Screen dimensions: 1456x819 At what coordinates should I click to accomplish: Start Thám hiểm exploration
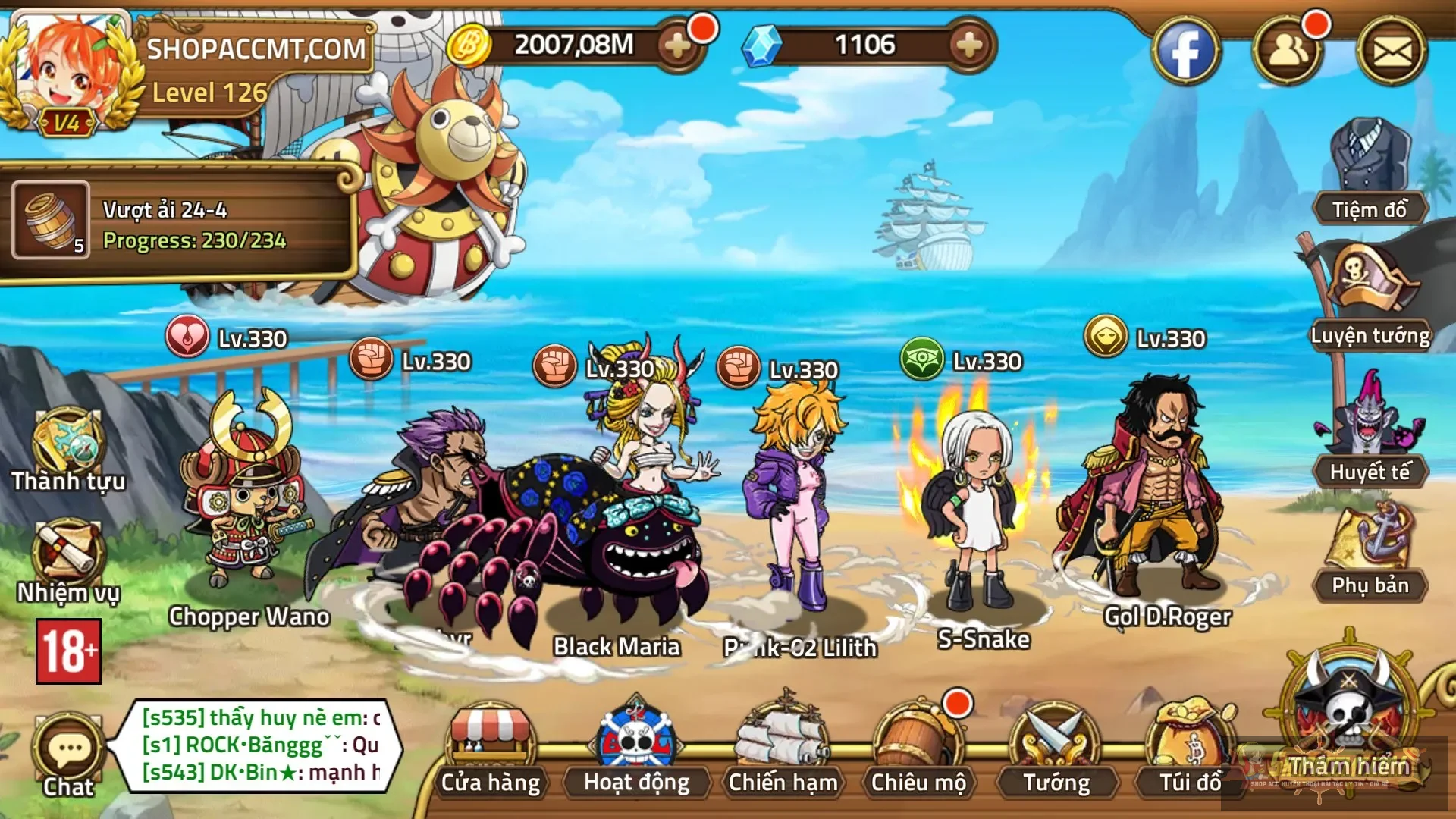click(1350, 720)
